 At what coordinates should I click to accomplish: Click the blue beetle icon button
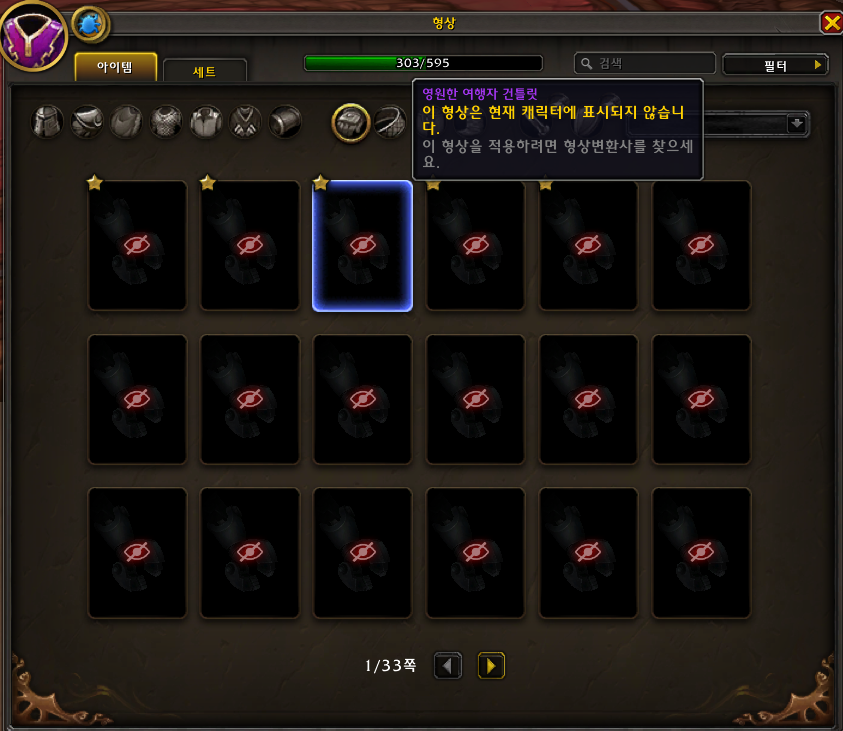pyautogui.click(x=90, y=24)
